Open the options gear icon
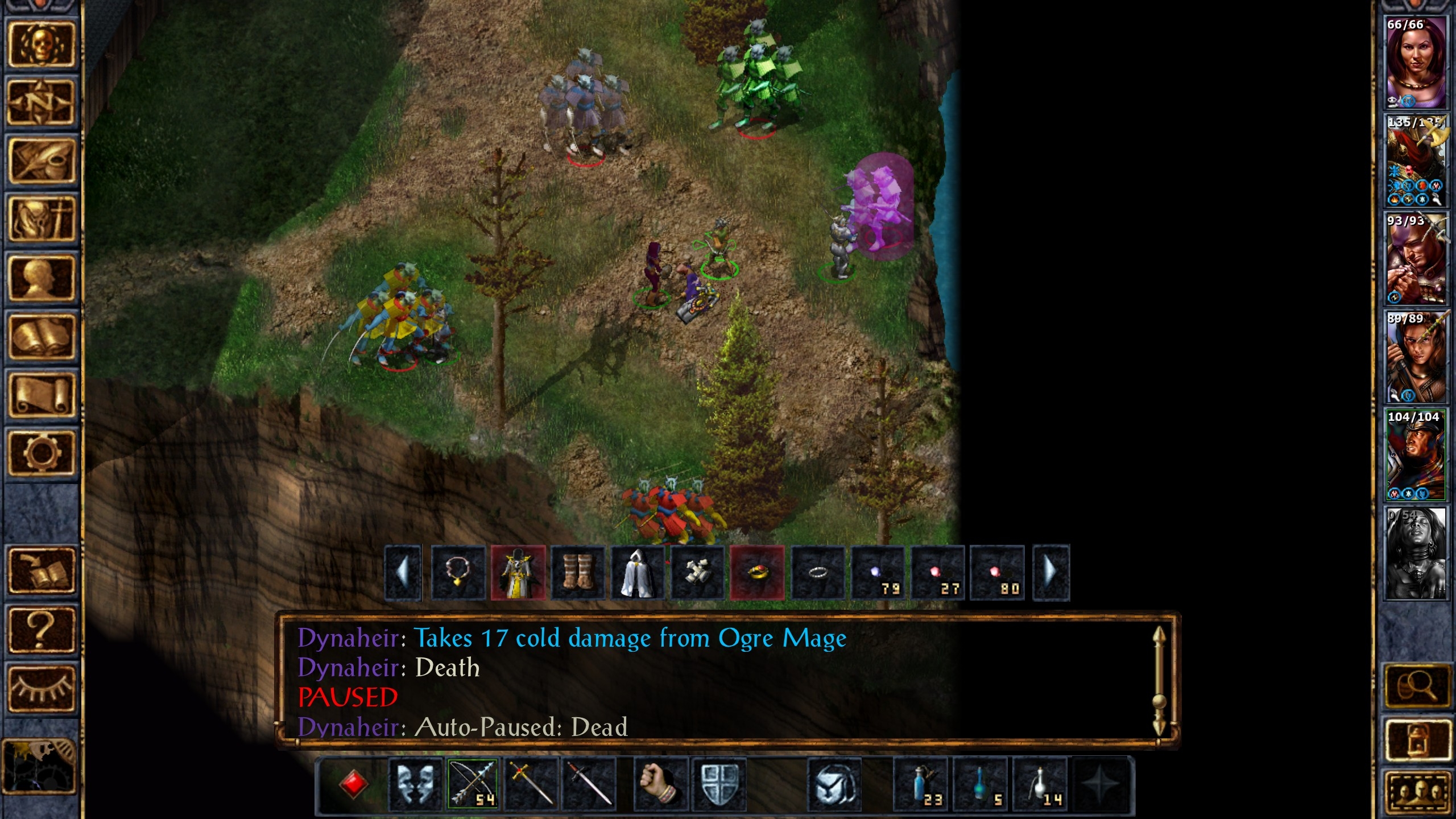 (x=41, y=453)
